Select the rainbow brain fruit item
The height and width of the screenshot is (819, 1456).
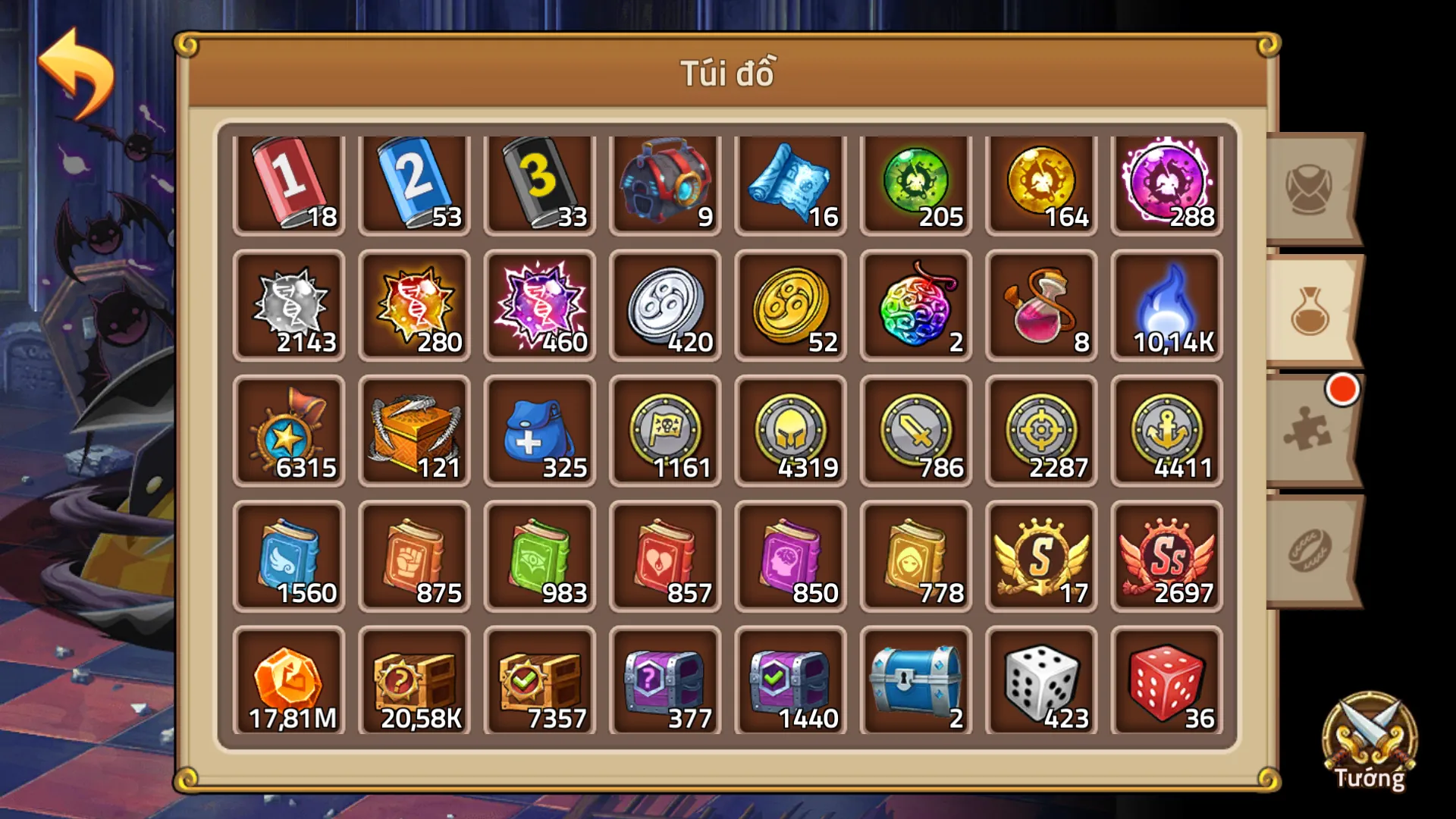tap(915, 308)
